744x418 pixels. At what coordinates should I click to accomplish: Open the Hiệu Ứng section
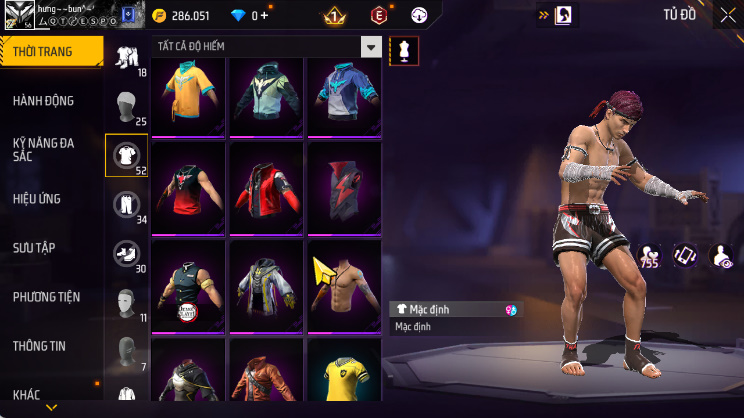pos(39,199)
